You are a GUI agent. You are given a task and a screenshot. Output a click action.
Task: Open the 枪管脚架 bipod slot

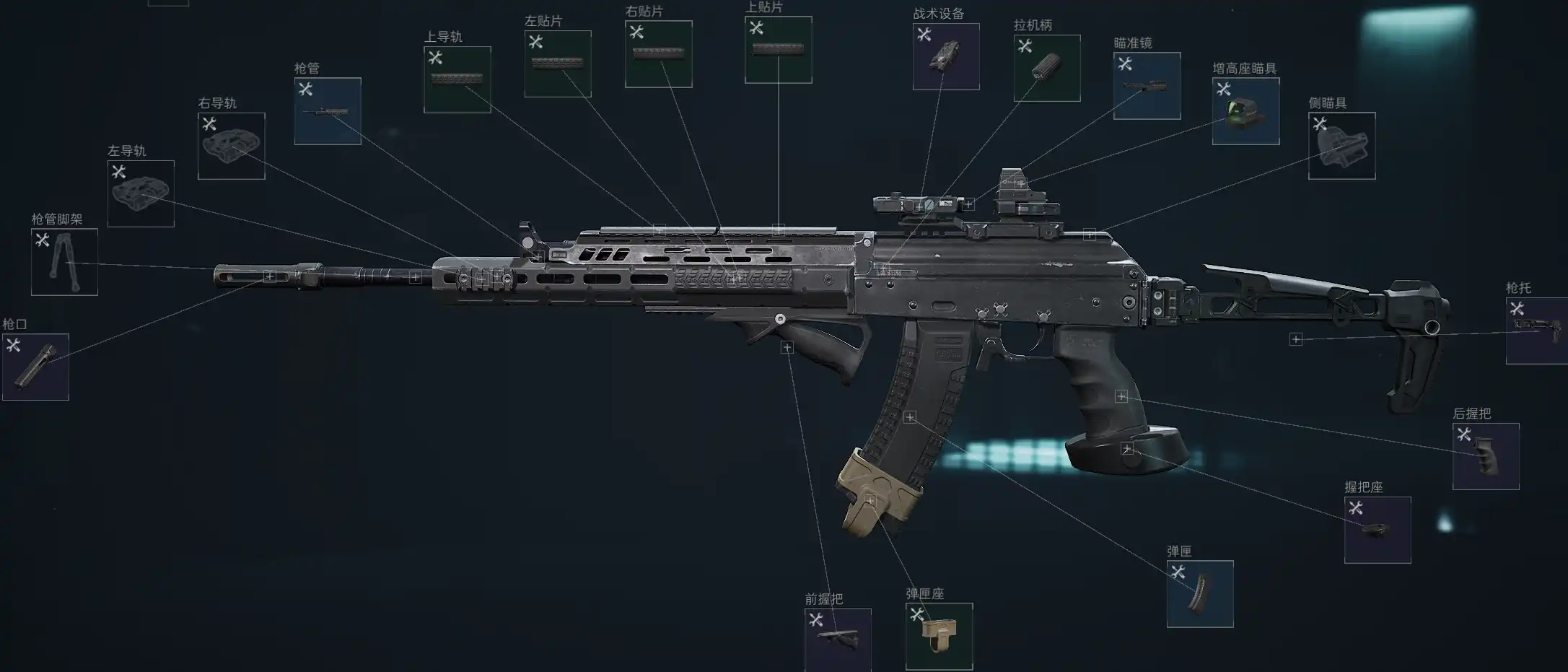tap(64, 262)
